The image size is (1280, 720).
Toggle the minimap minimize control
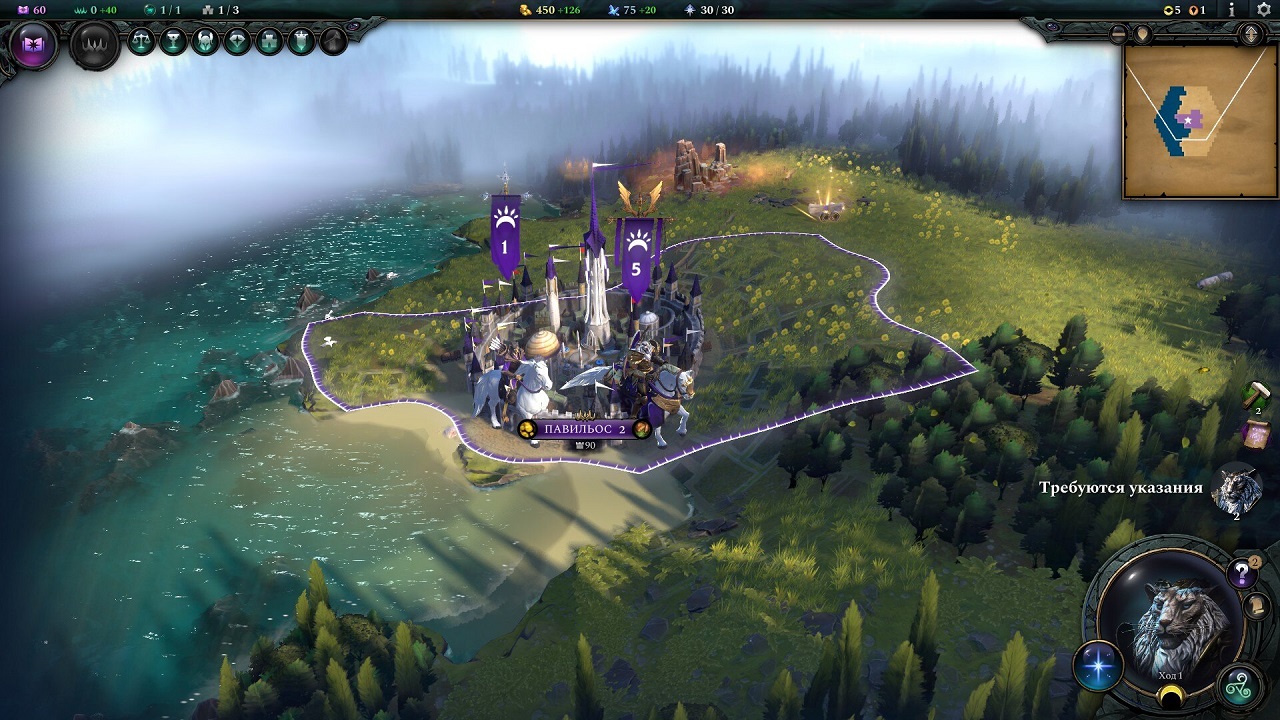[1117, 34]
